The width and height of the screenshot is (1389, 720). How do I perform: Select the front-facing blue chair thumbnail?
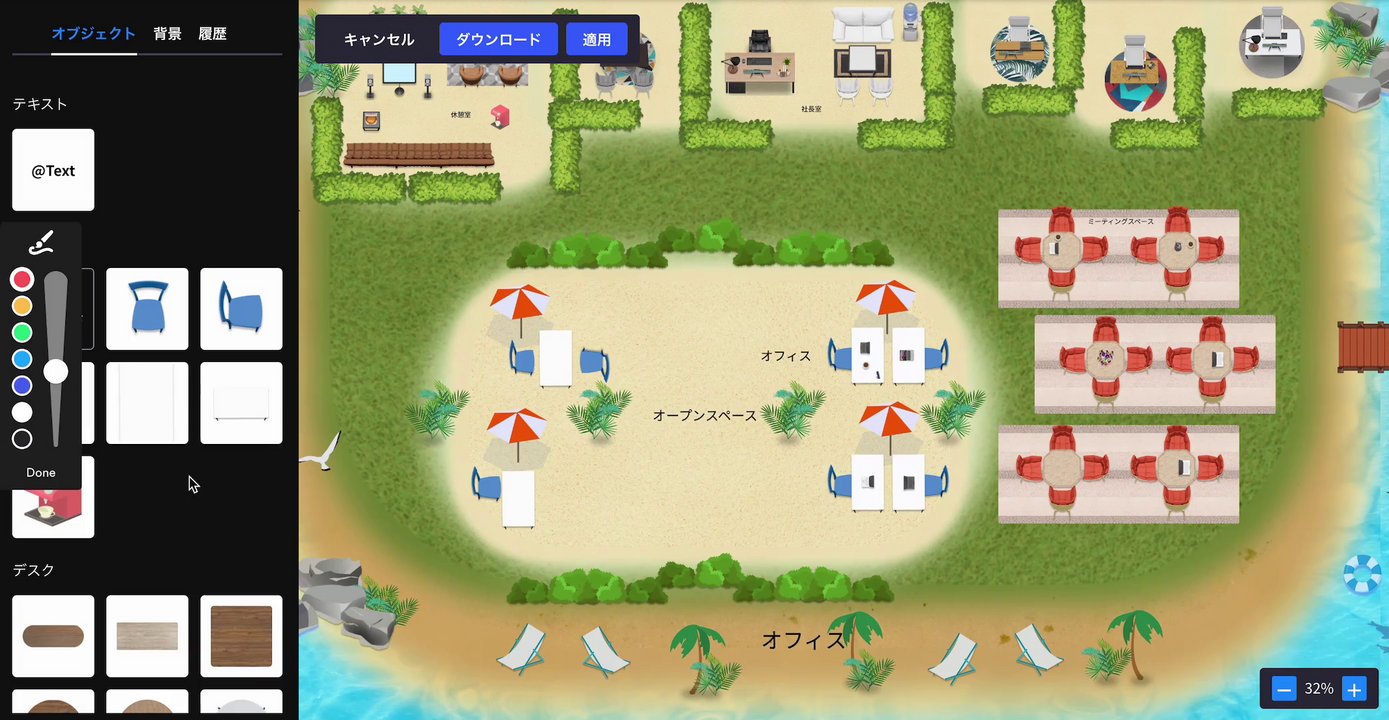(x=147, y=309)
